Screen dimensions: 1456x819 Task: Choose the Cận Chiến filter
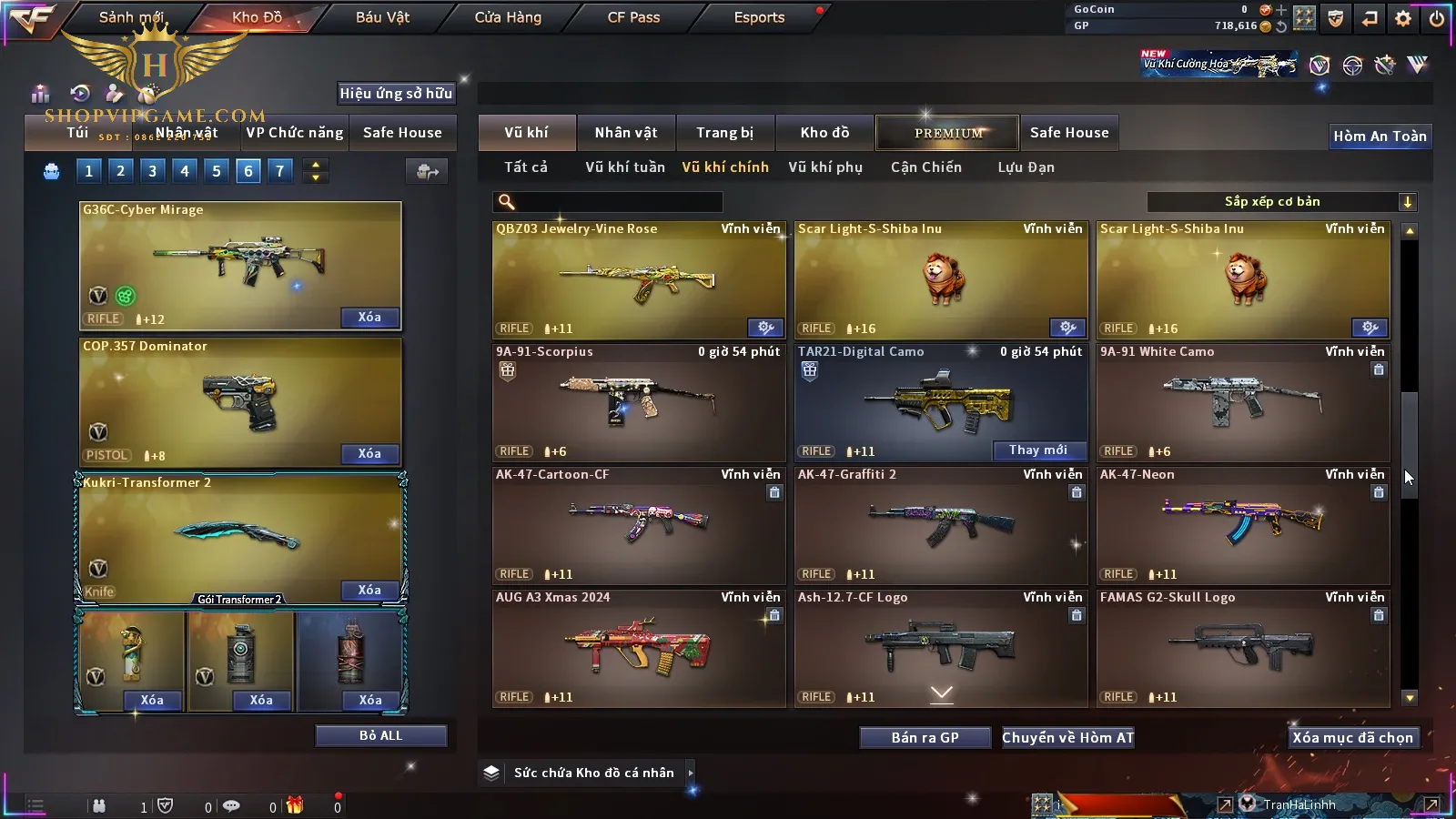pos(925,167)
